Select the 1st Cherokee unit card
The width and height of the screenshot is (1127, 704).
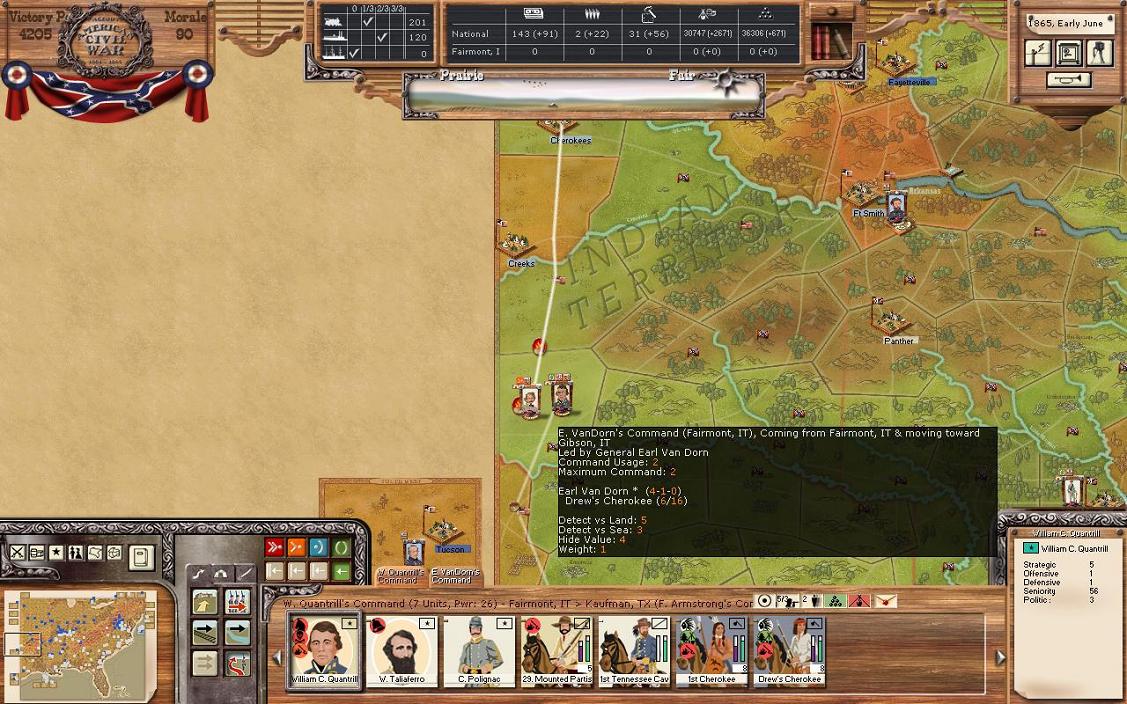click(711, 649)
